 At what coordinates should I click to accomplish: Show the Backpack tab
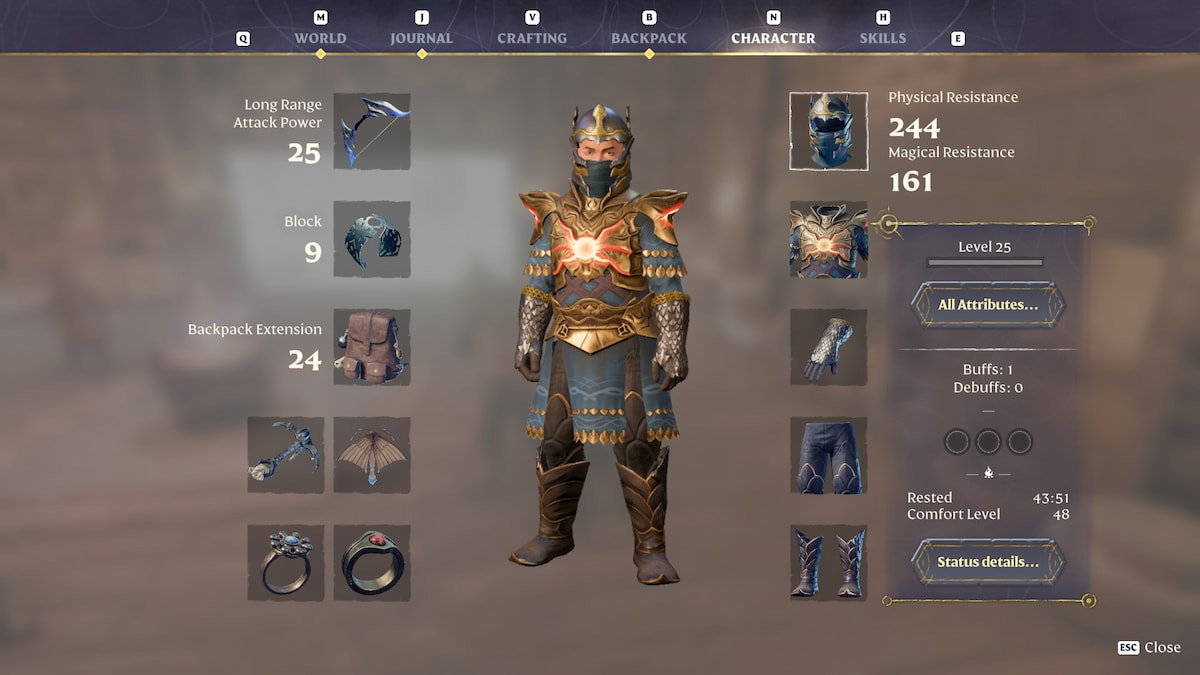pyautogui.click(x=649, y=38)
